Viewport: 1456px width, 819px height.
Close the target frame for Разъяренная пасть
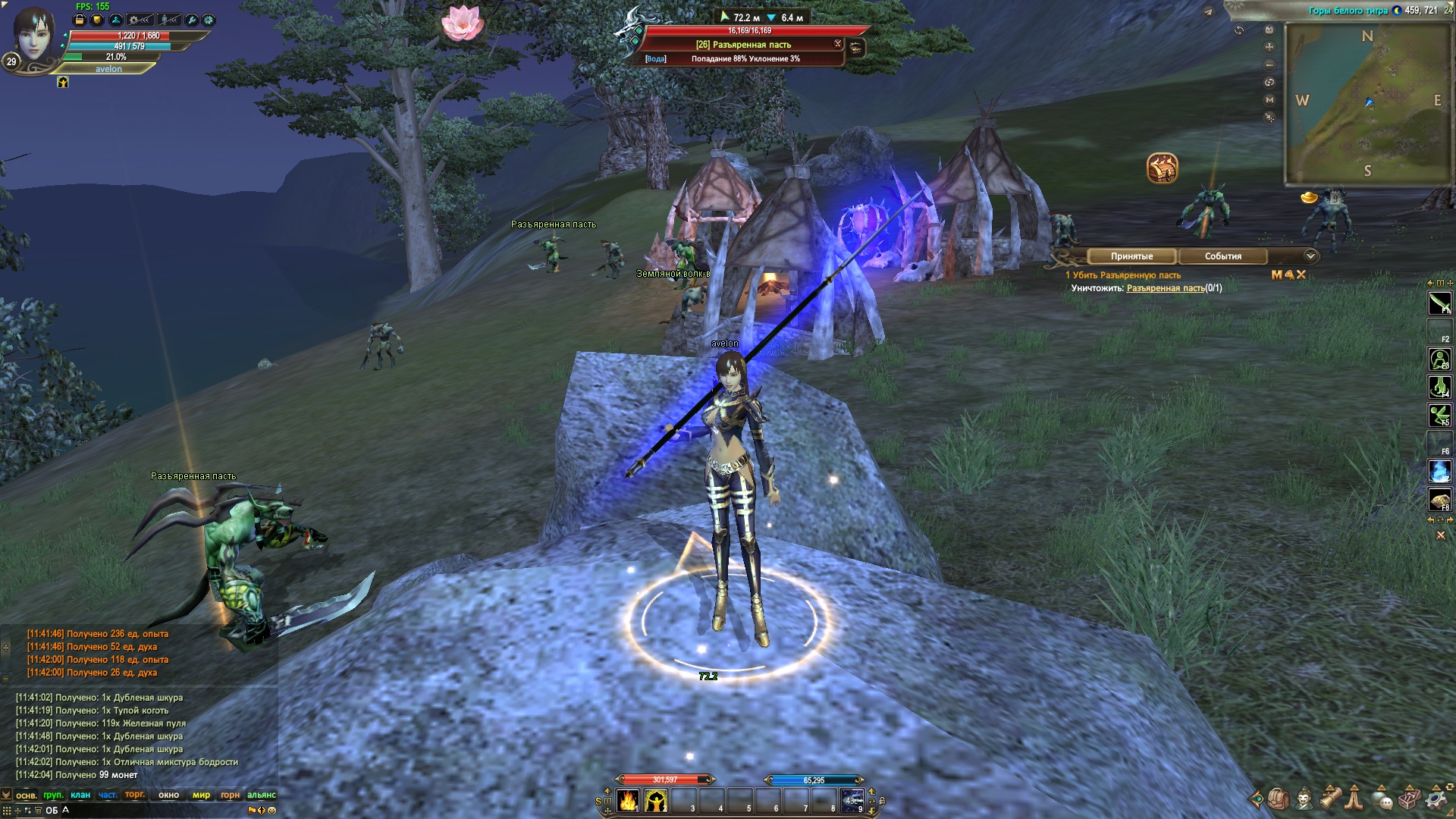pyautogui.click(x=837, y=43)
